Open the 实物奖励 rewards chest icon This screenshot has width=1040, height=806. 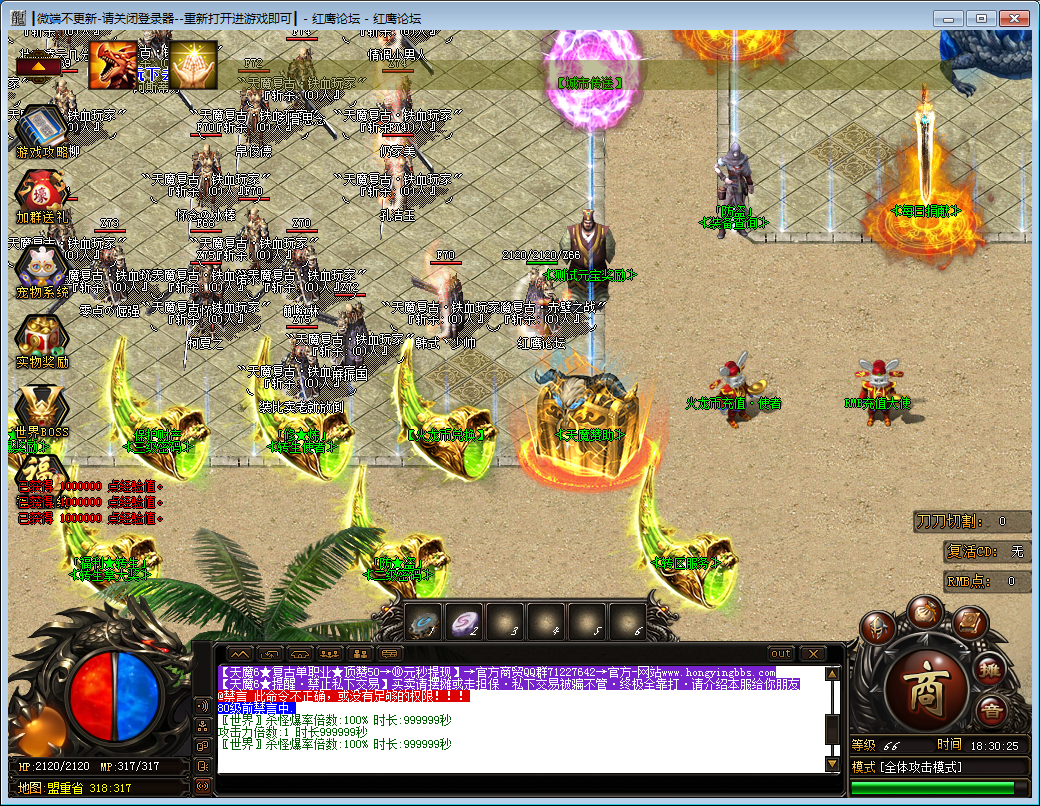pyautogui.click(x=40, y=335)
